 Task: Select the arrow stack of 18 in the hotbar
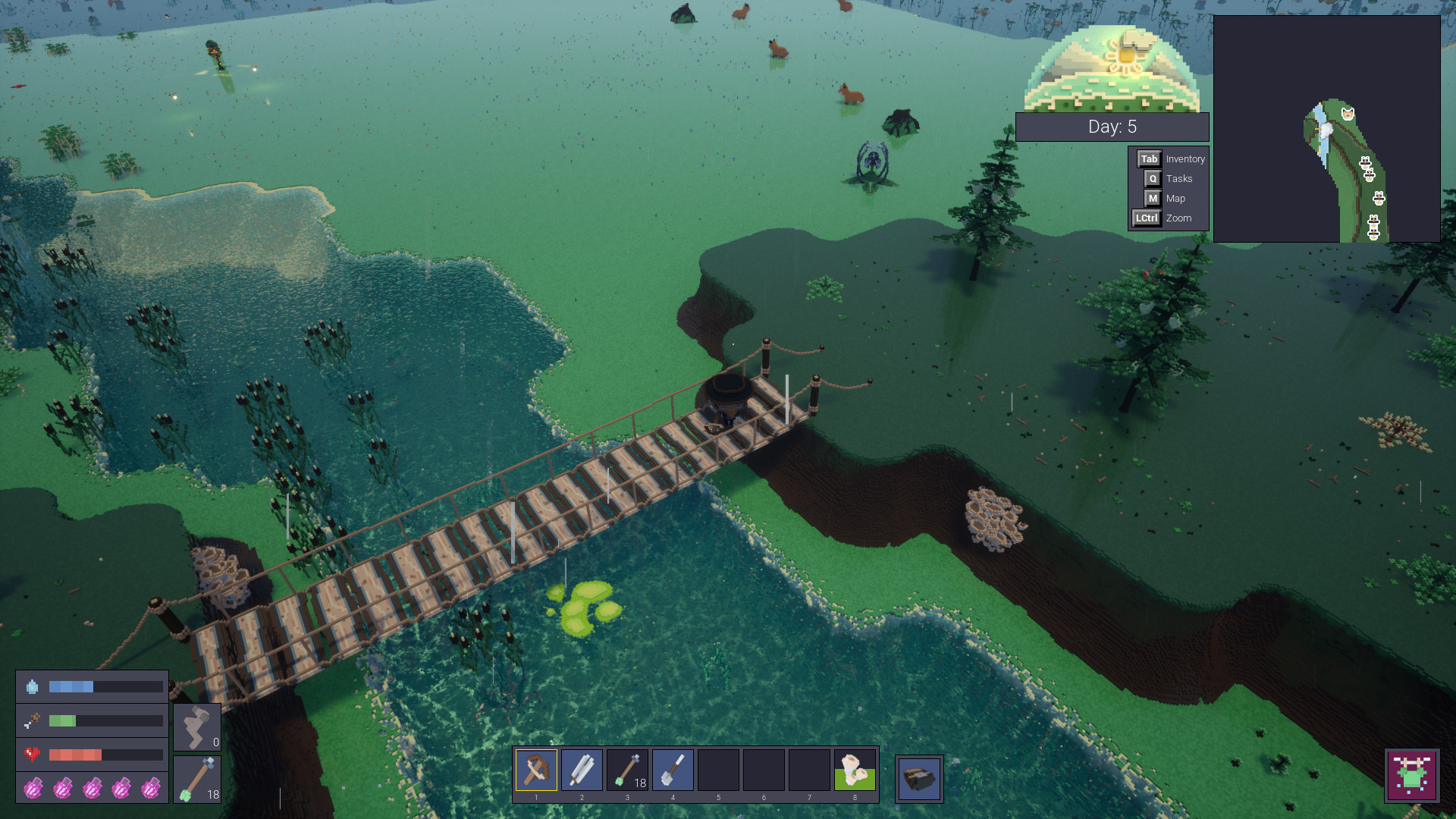627,770
